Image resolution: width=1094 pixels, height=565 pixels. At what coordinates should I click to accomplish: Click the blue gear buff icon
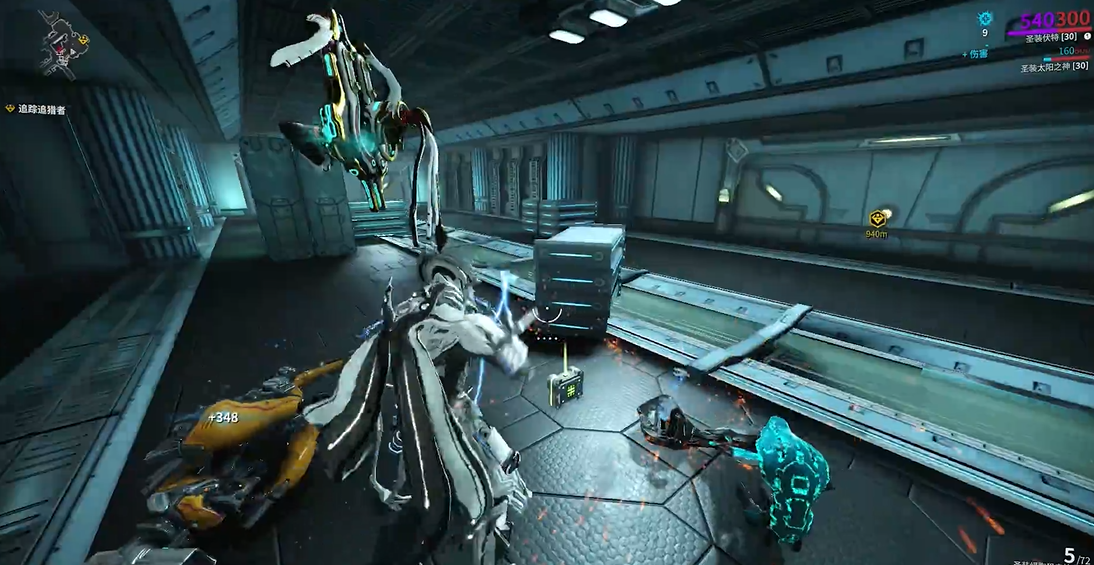(x=984, y=18)
